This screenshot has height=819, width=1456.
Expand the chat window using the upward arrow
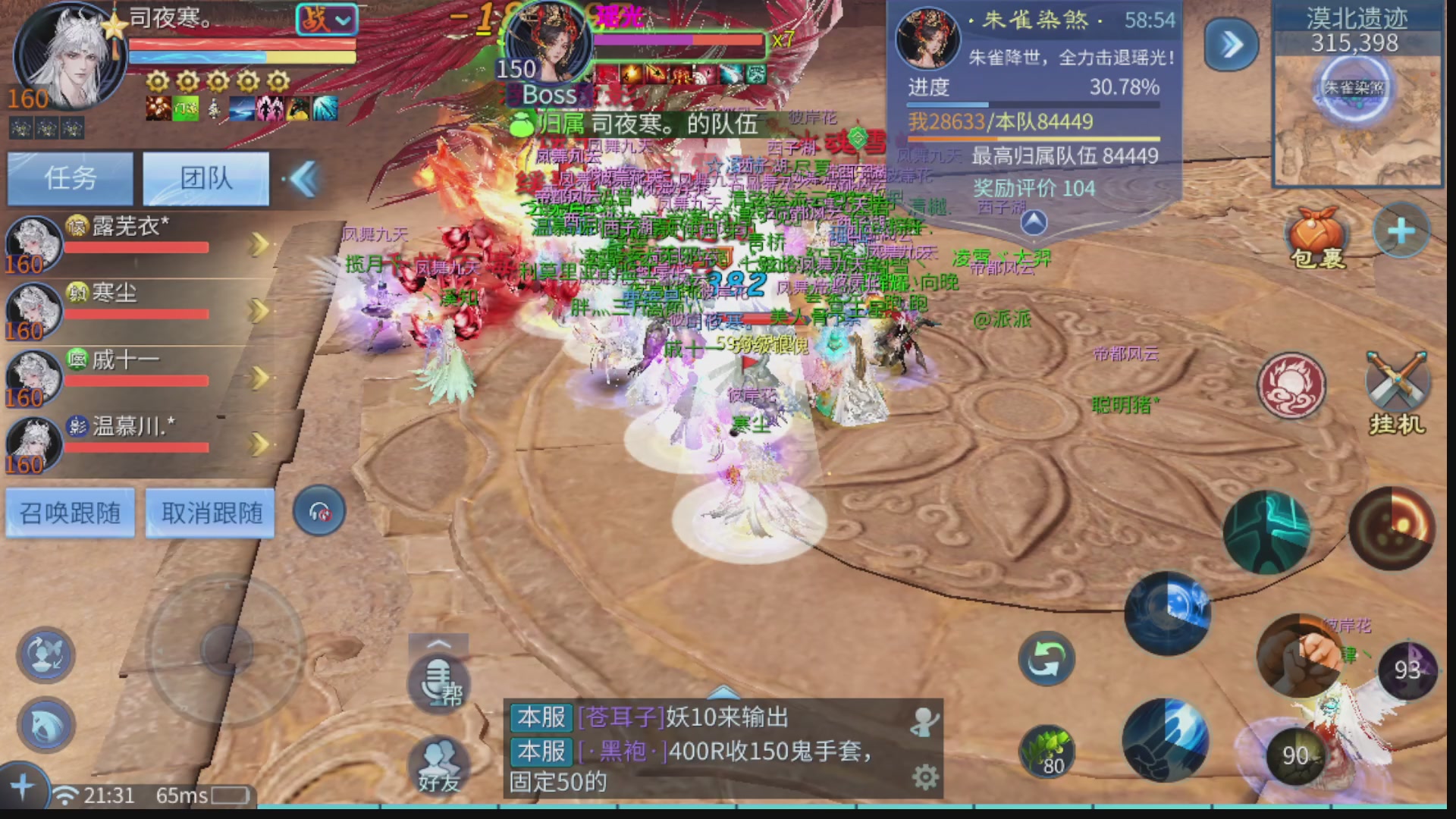tap(722, 692)
